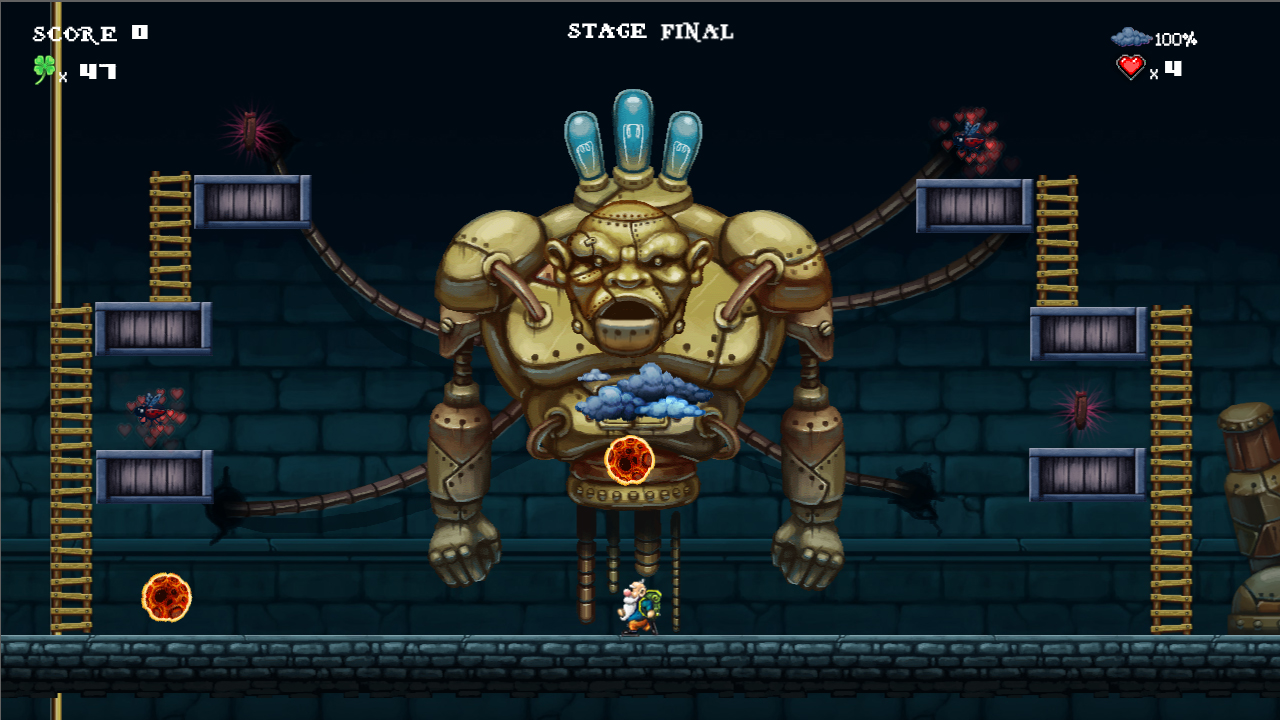
Task: Click the cloud icon next to 100%
Action: tap(1131, 38)
